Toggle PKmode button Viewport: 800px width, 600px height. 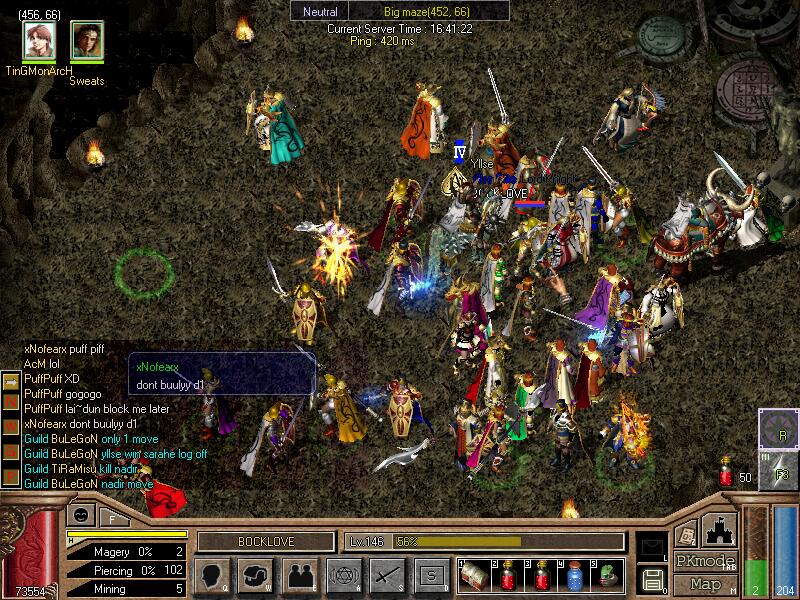(704, 561)
